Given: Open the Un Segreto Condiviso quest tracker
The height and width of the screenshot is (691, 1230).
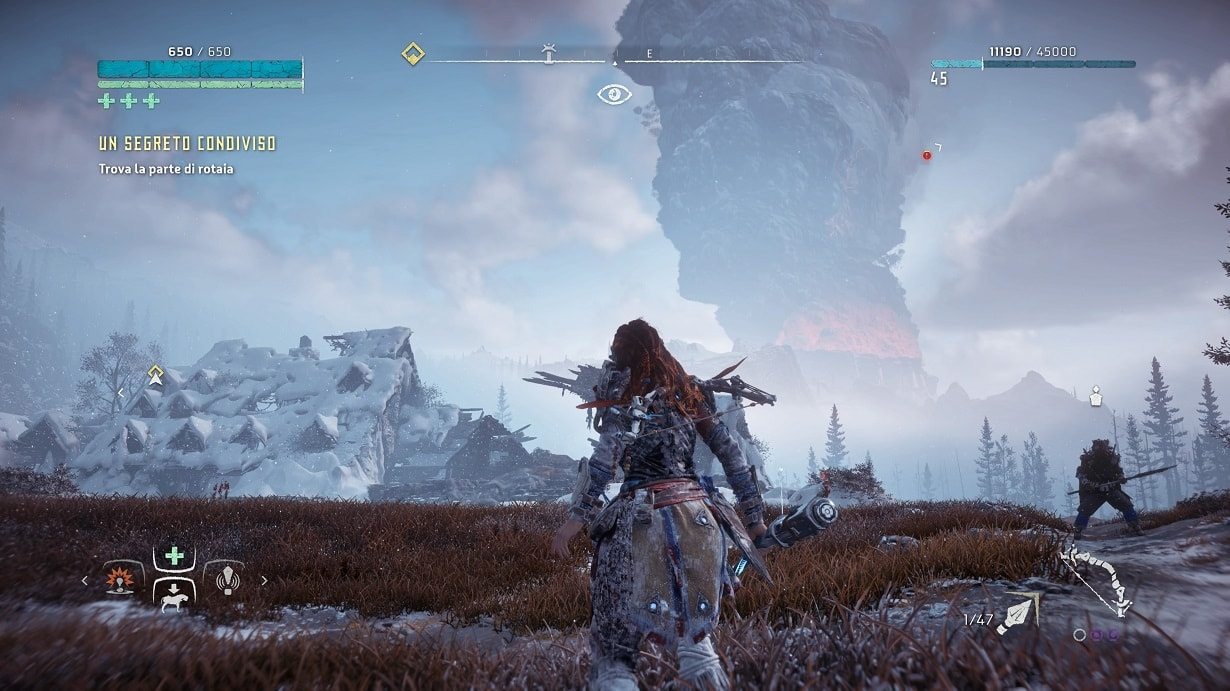Looking at the screenshot, I should tap(187, 144).
